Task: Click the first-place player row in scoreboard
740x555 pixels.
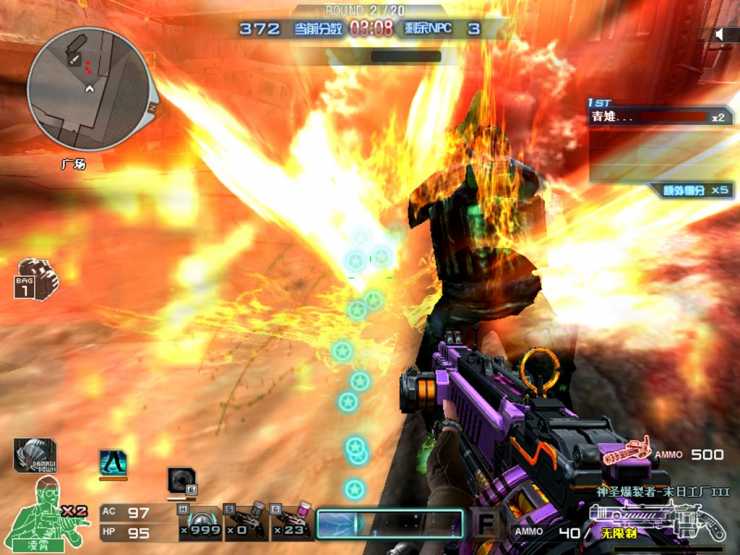Action: point(660,117)
